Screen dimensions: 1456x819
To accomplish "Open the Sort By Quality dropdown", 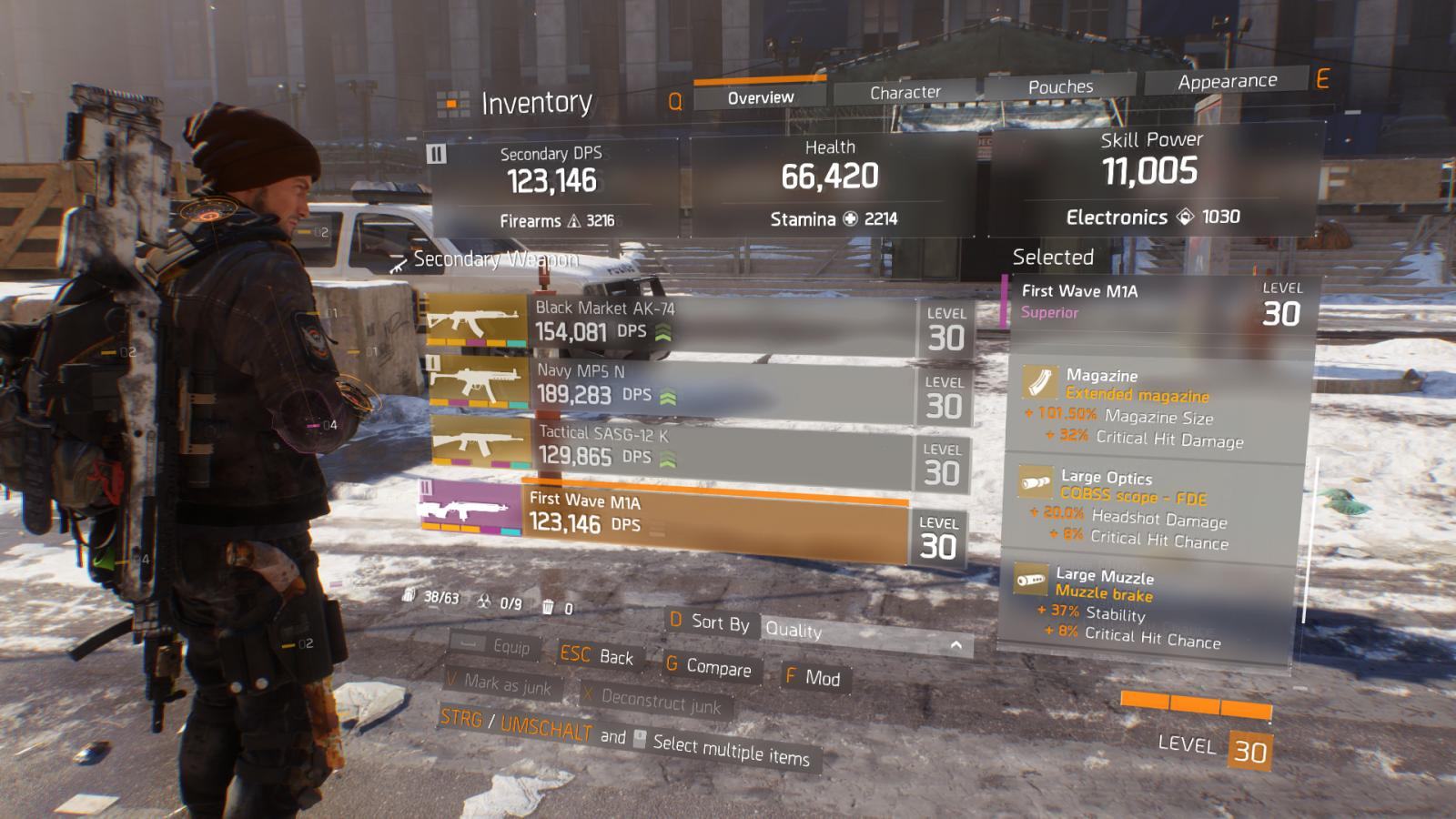I will (864, 634).
